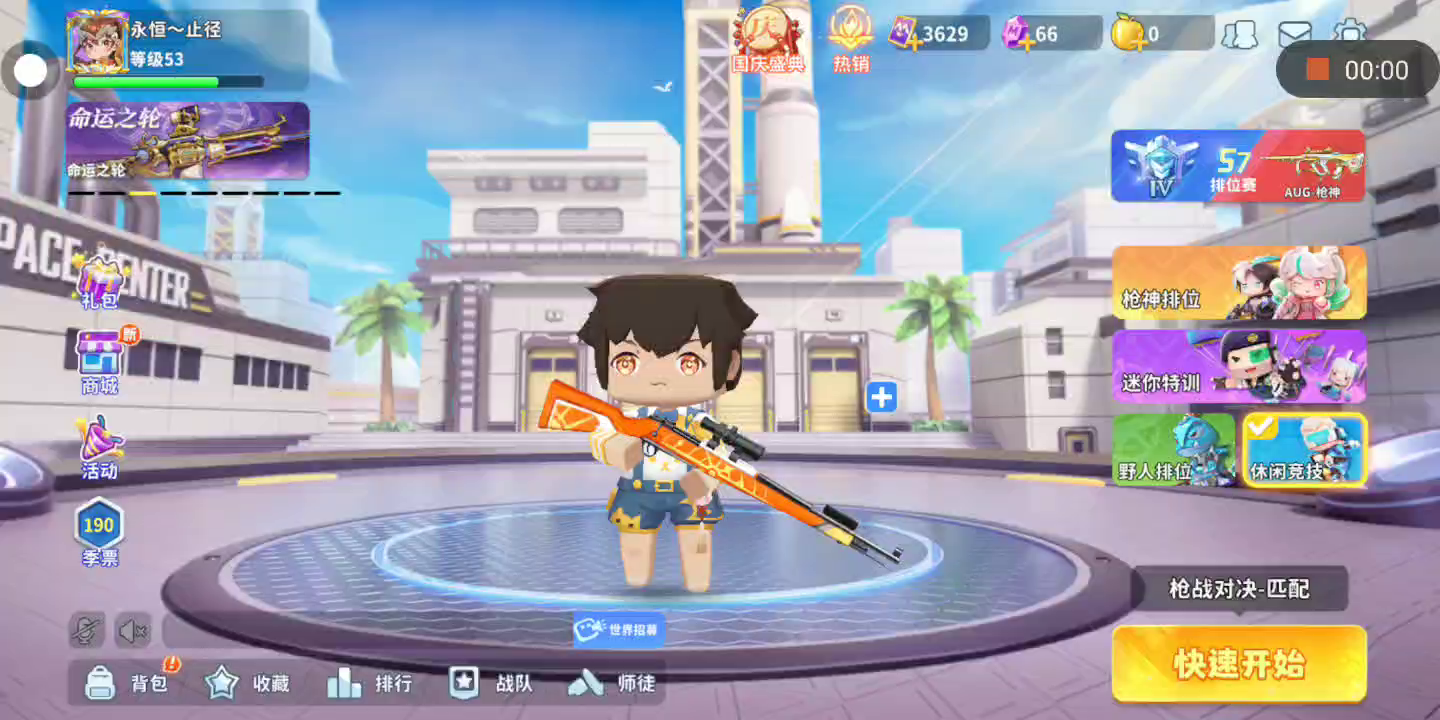Open the 师徒 mentor menu

(x=612, y=683)
